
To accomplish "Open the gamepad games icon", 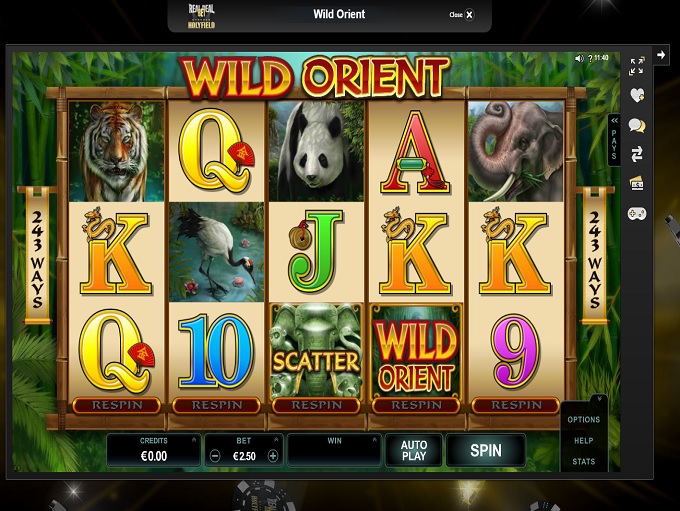I will coord(636,213).
